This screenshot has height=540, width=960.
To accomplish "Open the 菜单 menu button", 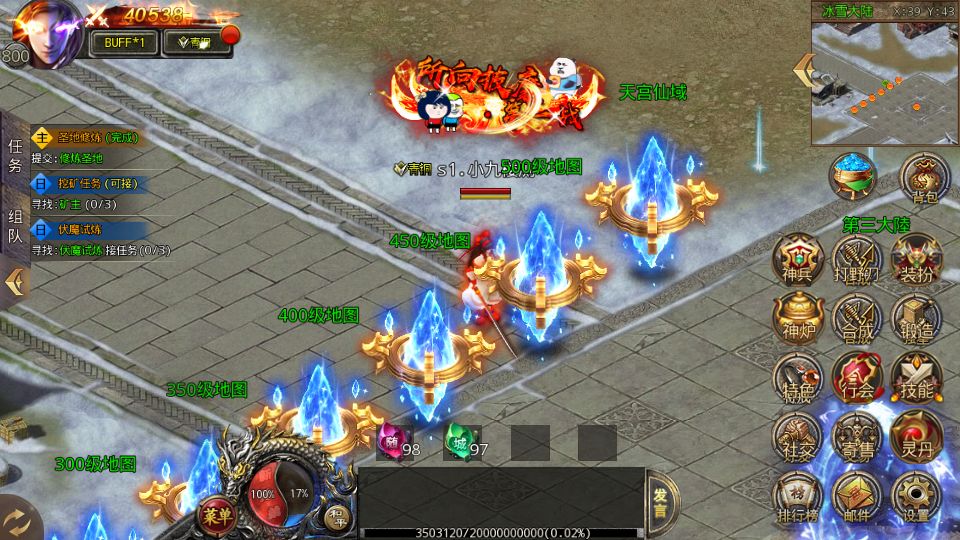I will (213, 514).
